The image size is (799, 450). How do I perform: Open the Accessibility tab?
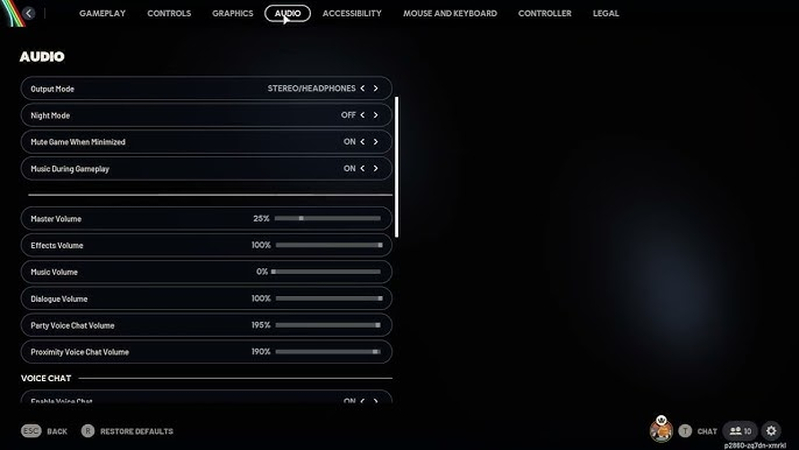pyautogui.click(x=352, y=14)
